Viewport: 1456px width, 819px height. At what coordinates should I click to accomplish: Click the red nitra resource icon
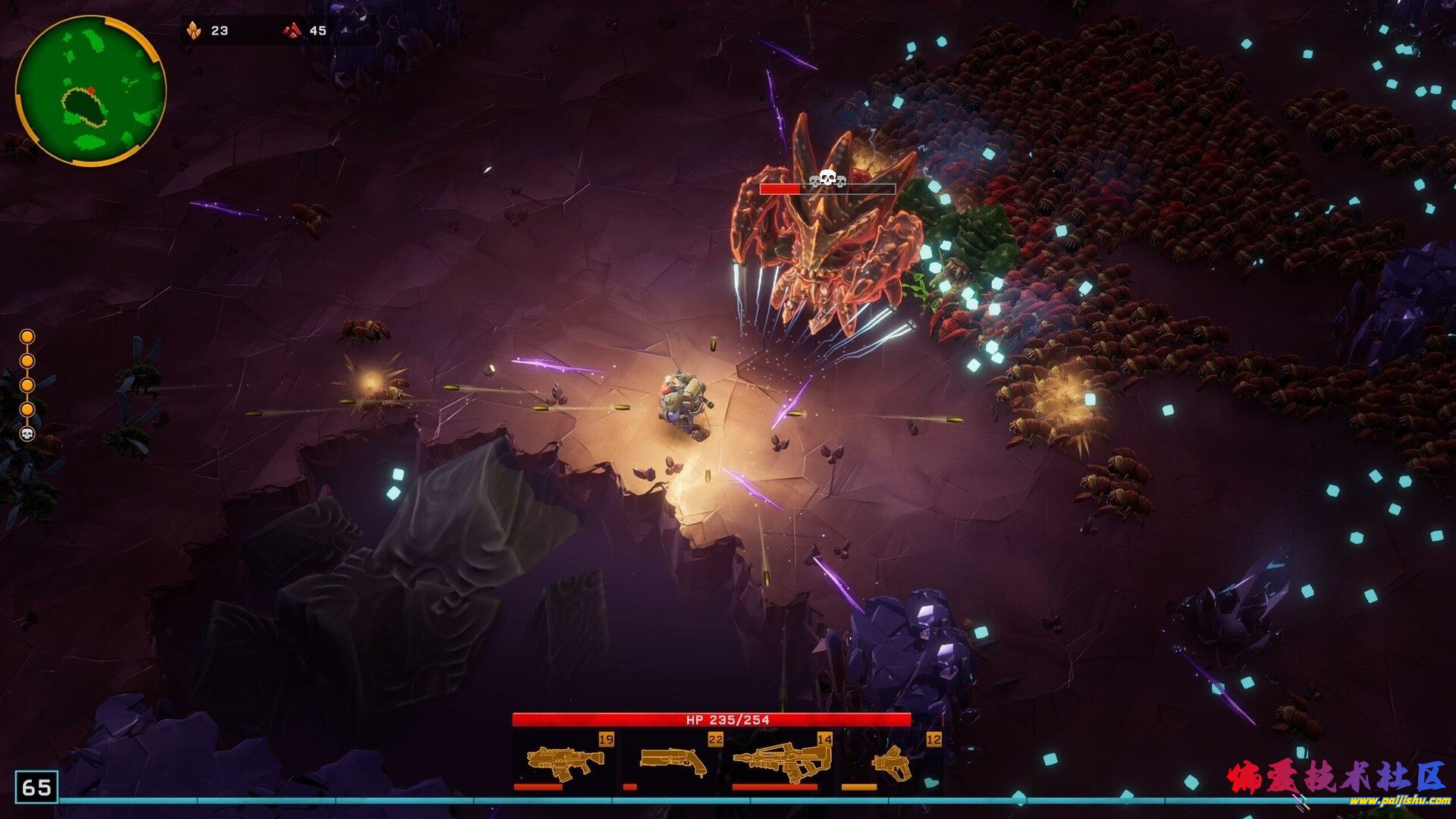[x=292, y=31]
